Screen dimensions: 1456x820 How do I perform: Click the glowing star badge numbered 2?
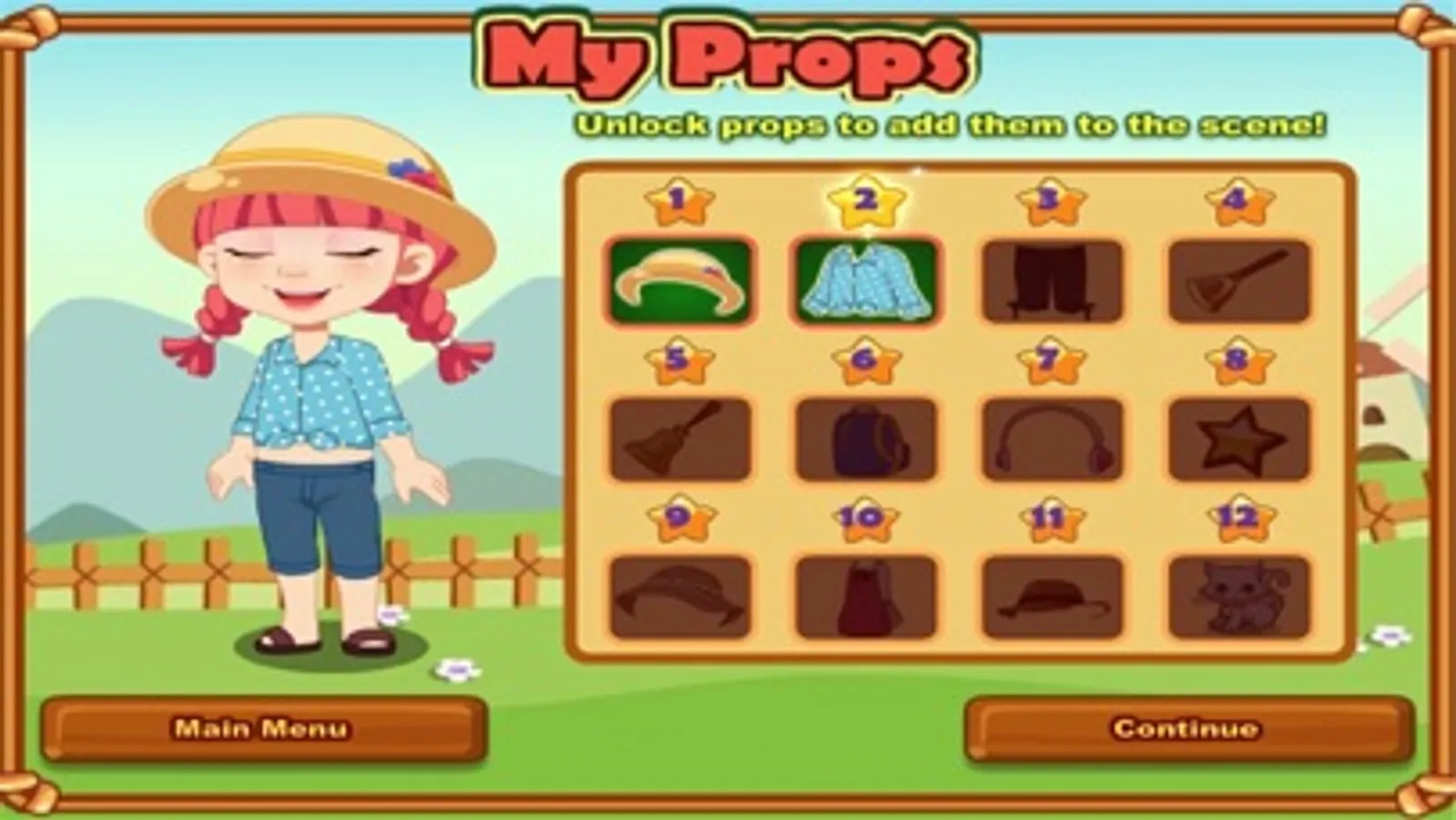pyautogui.click(x=865, y=200)
